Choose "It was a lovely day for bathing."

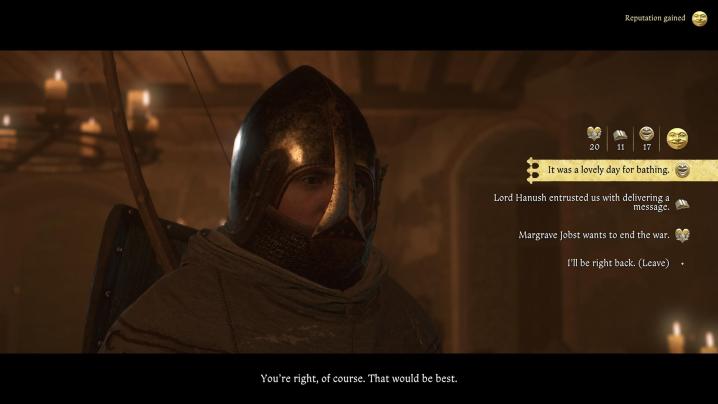(x=608, y=170)
